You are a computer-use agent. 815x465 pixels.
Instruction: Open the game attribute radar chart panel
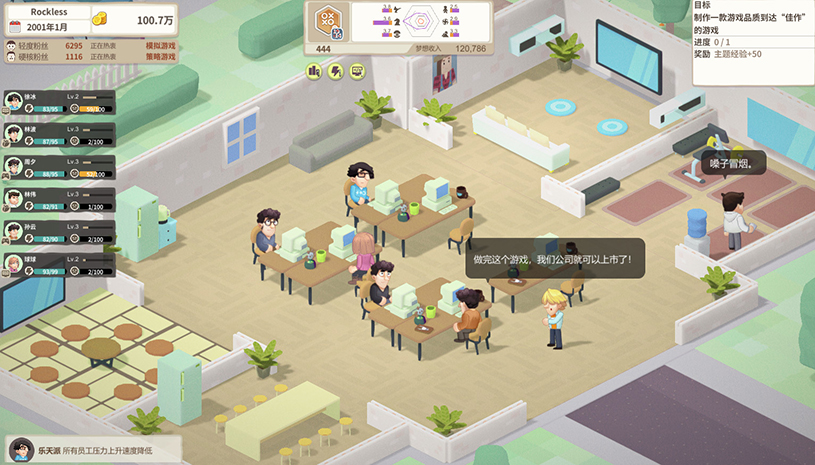(423, 21)
